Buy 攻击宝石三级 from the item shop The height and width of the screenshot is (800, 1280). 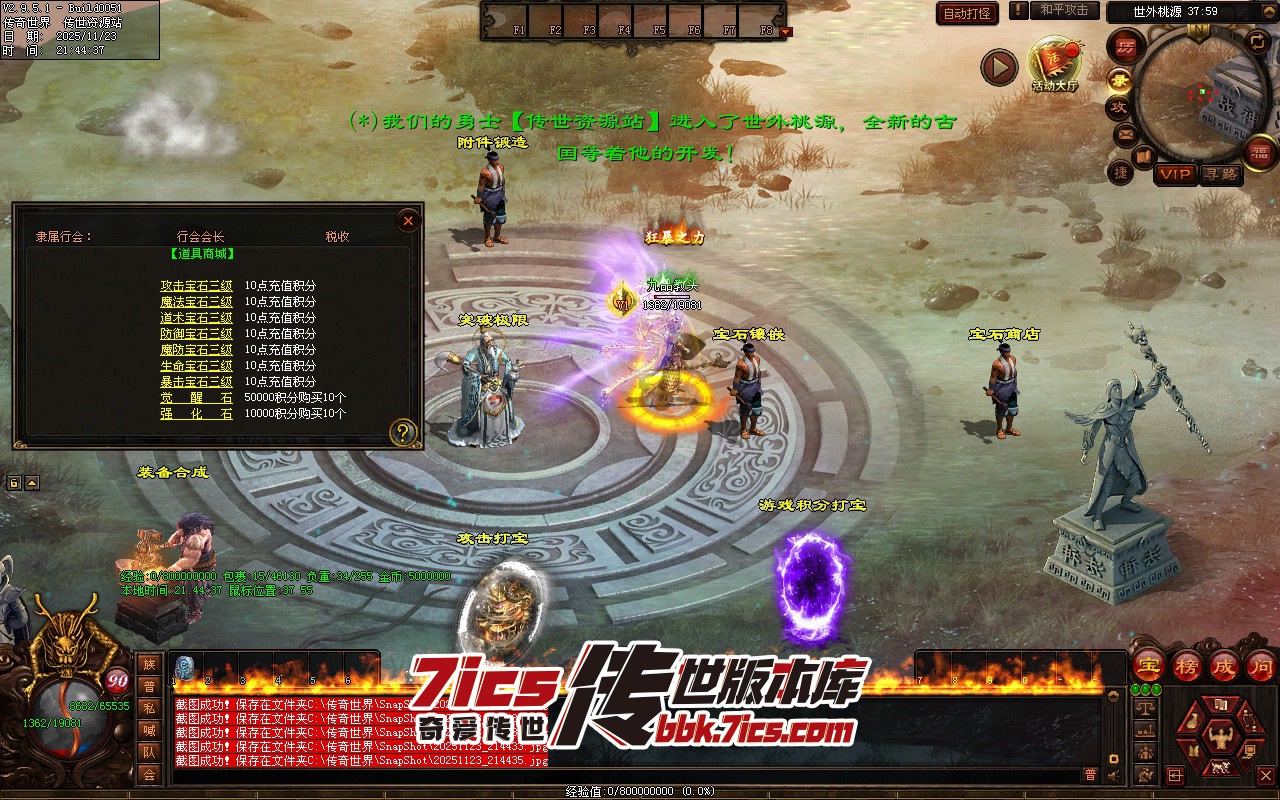coord(196,286)
